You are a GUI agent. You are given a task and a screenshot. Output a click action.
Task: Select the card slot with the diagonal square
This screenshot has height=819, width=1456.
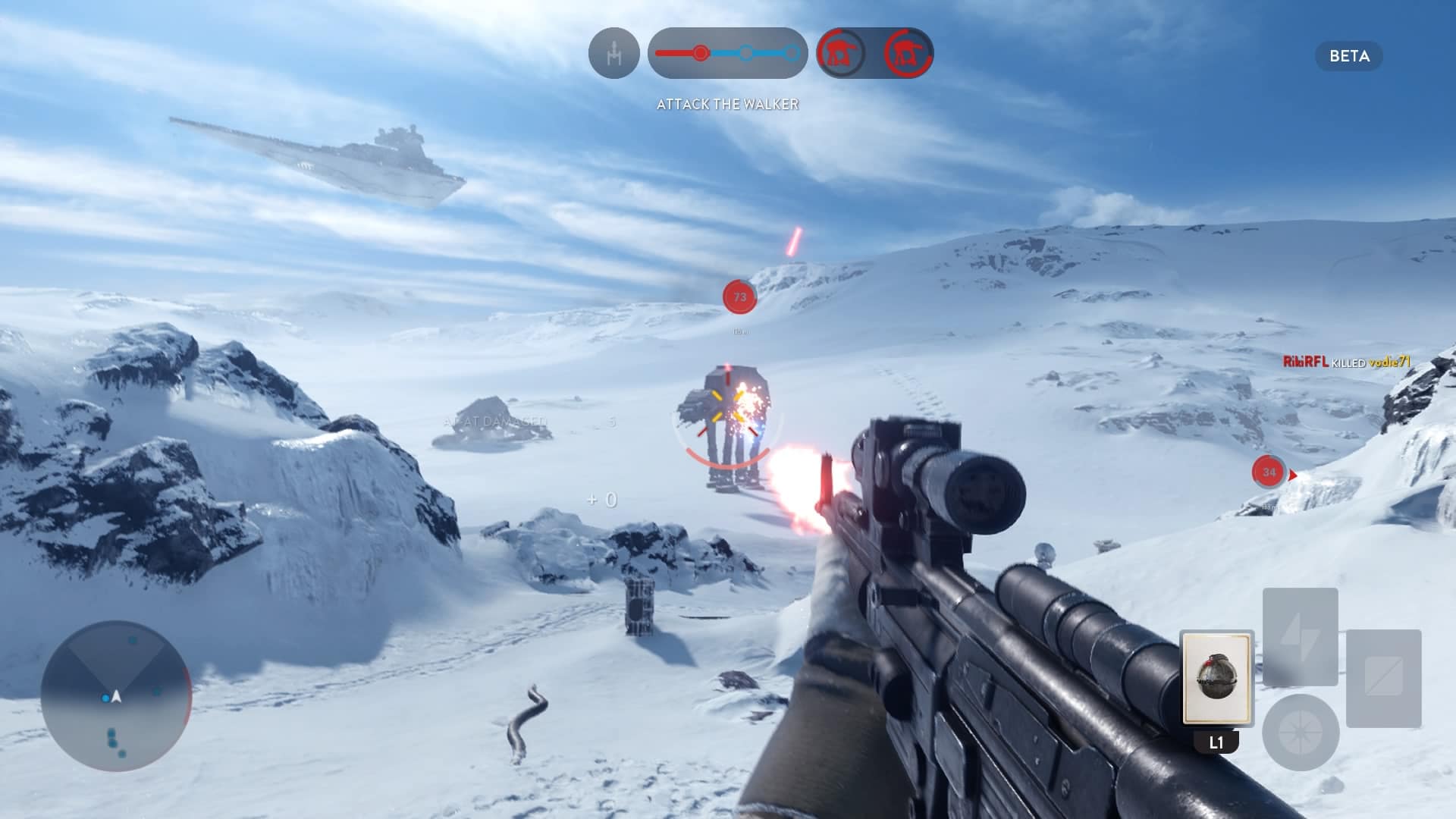[x=1383, y=677]
